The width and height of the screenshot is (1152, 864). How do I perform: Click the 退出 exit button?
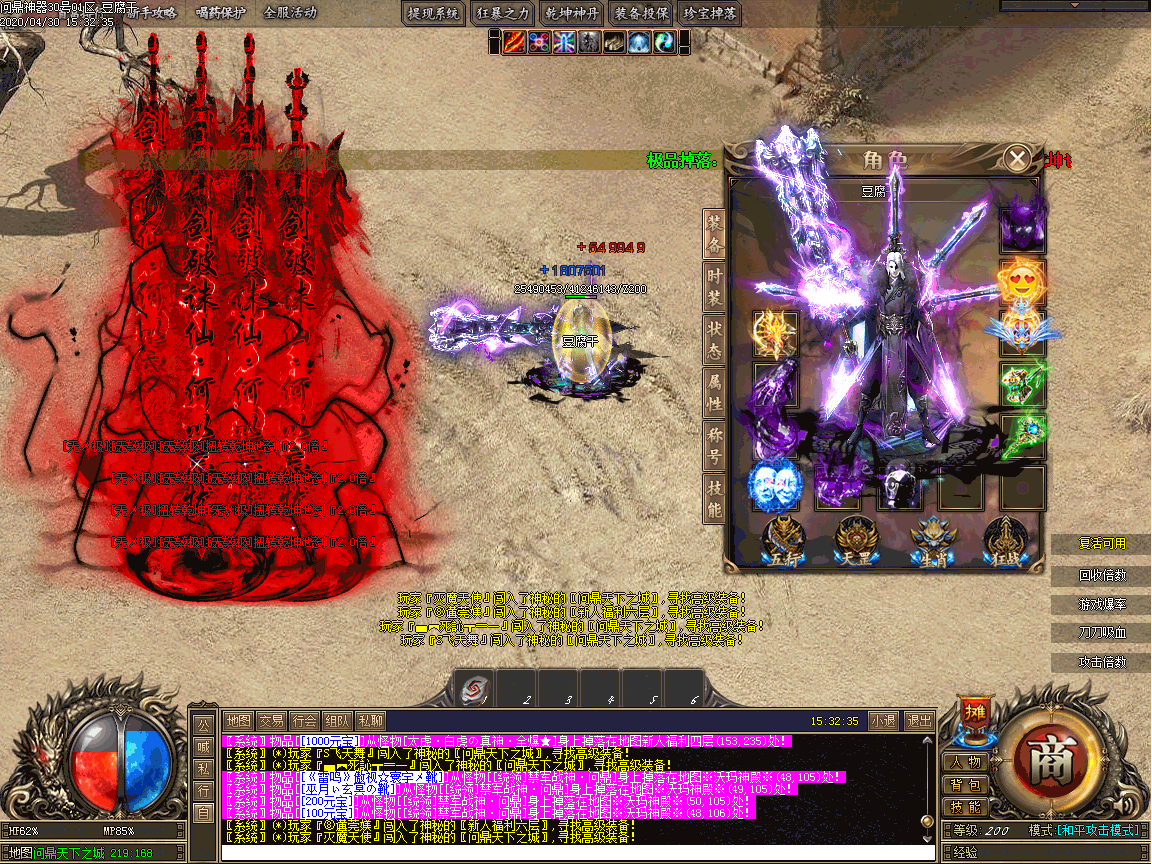919,720
